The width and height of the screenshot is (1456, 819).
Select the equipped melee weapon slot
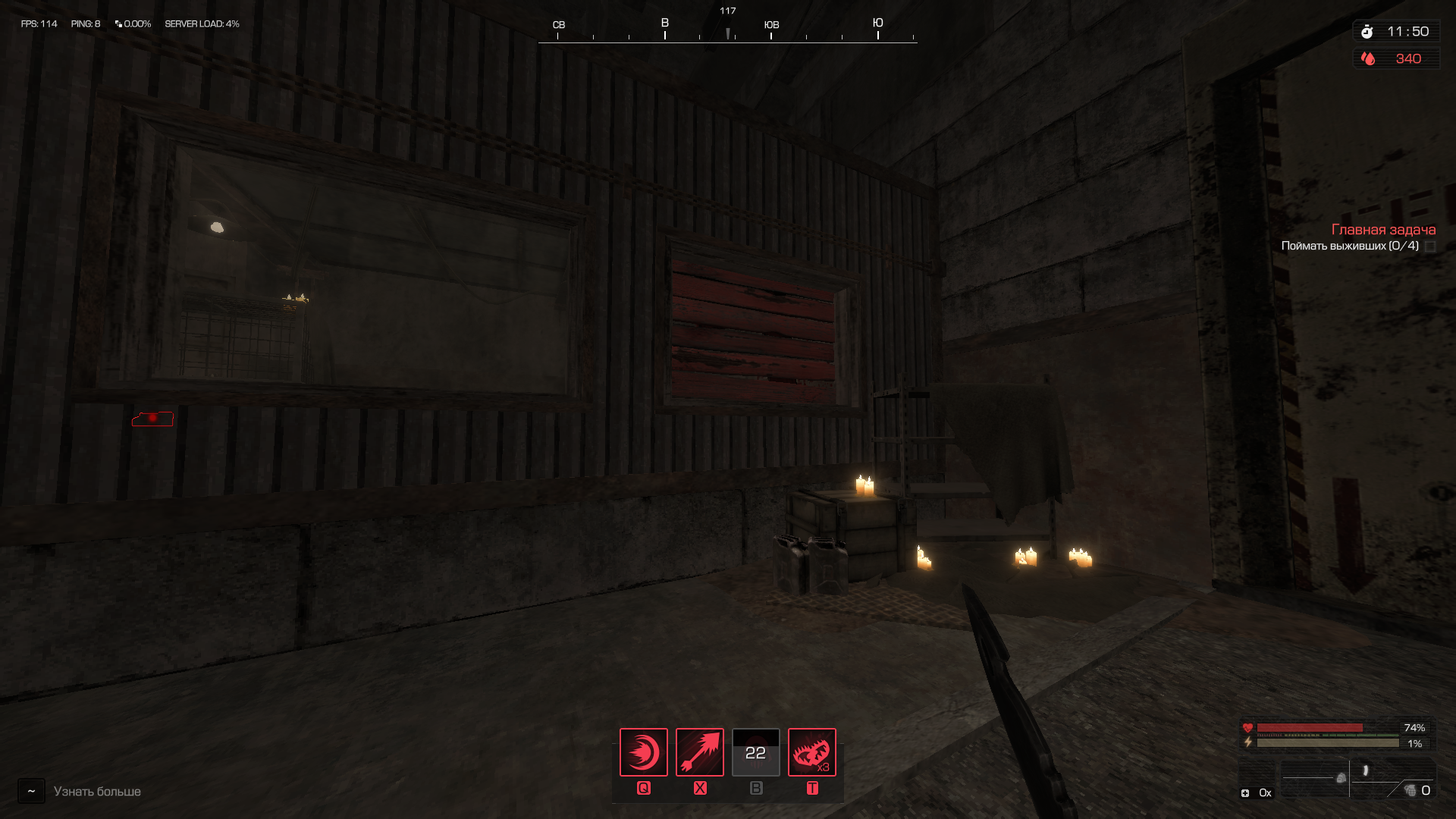pyautogui.click(x=1366, y=771)
